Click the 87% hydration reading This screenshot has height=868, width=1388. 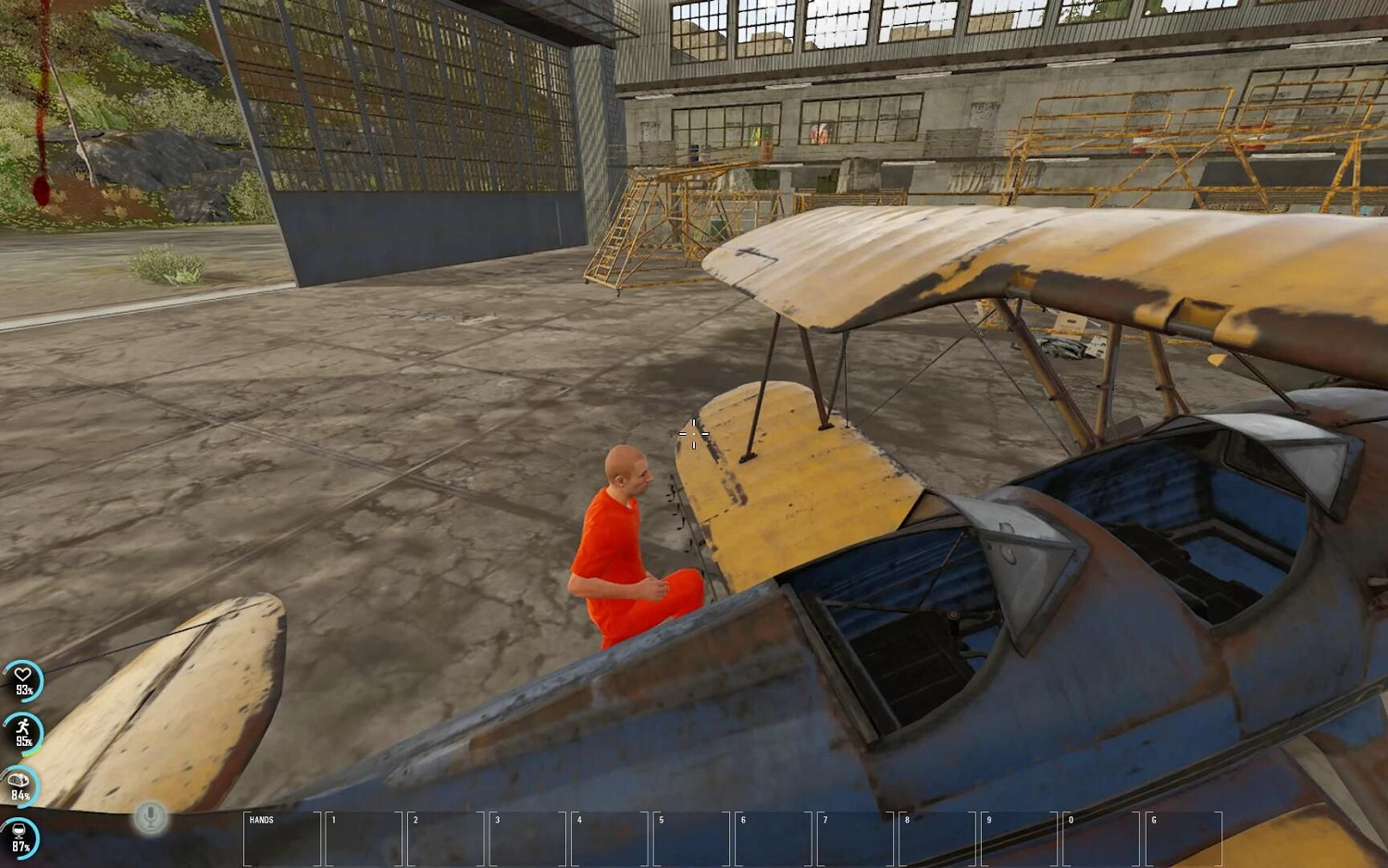point(21,847)
